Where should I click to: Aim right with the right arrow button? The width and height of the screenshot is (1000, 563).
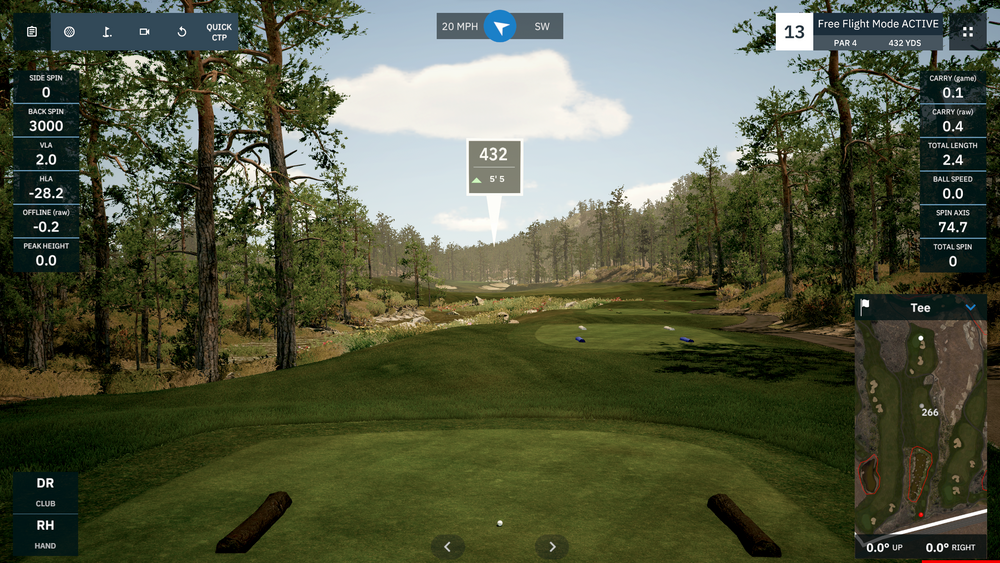pyautogui.click(x=552, y=546)
